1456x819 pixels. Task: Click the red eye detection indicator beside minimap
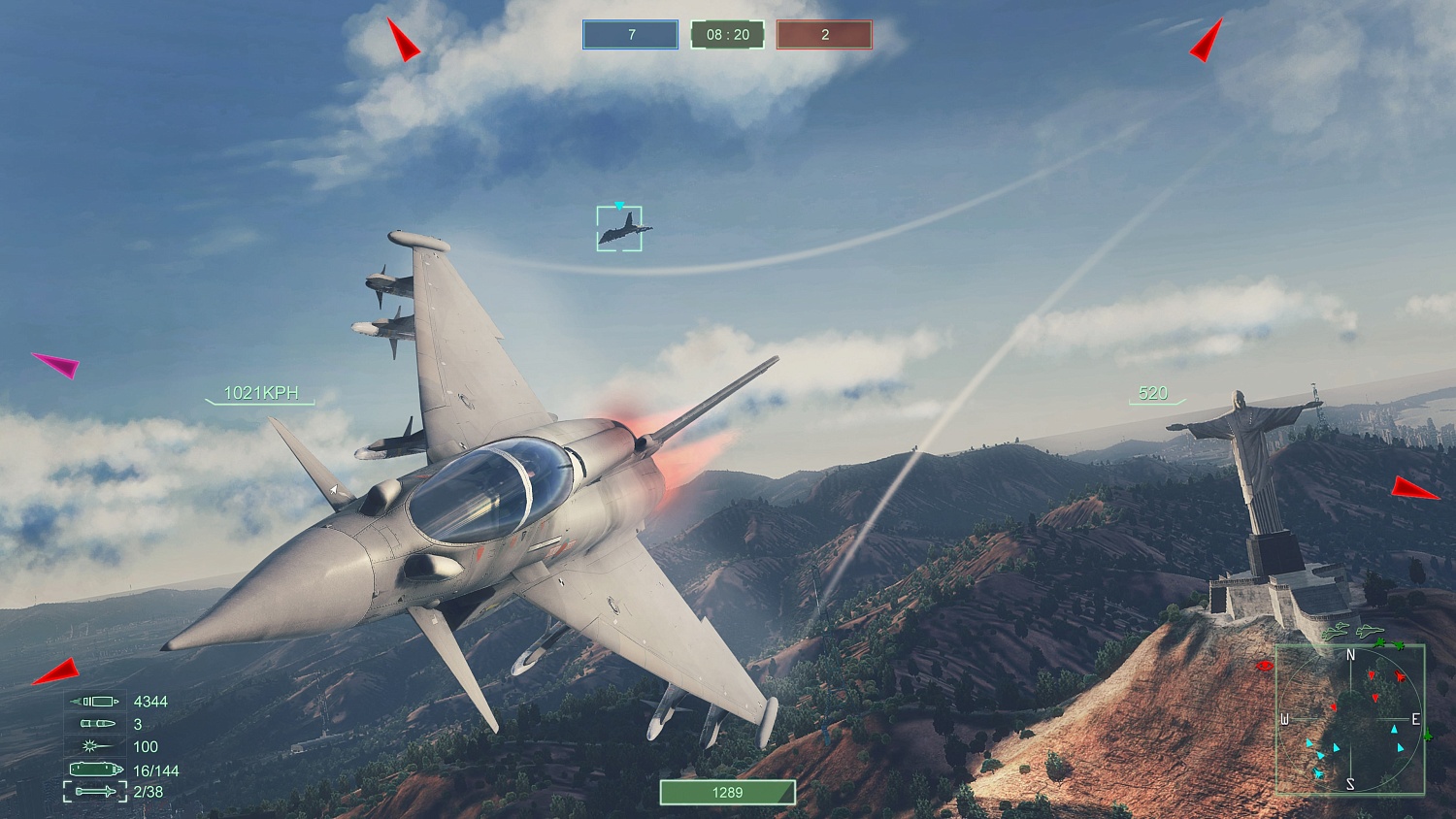pos(1263,665)
